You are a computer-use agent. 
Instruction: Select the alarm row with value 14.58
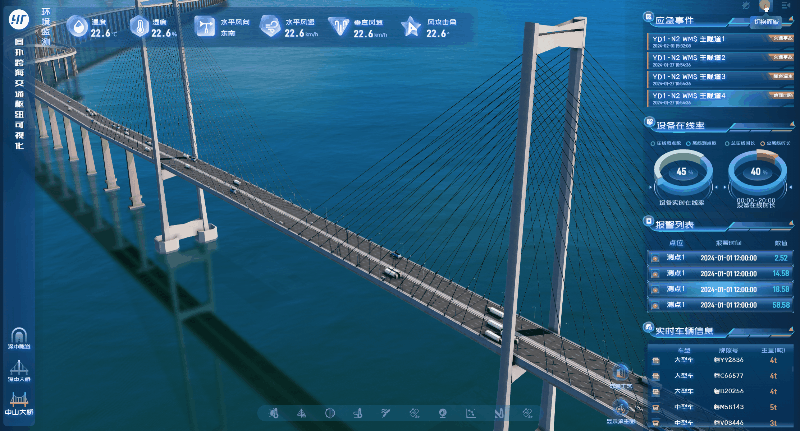720,273
